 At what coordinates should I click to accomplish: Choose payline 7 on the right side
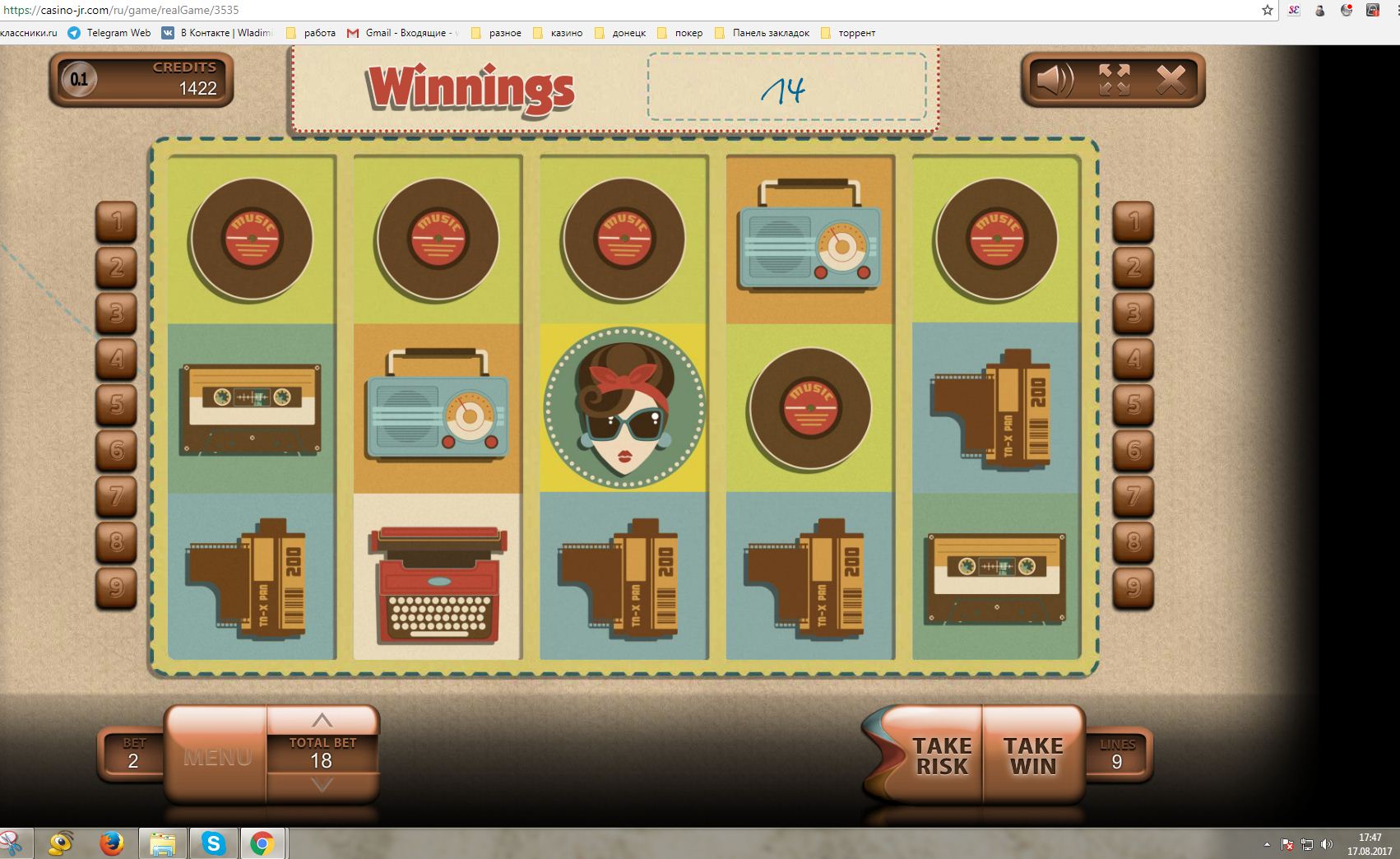[1133, 495]
